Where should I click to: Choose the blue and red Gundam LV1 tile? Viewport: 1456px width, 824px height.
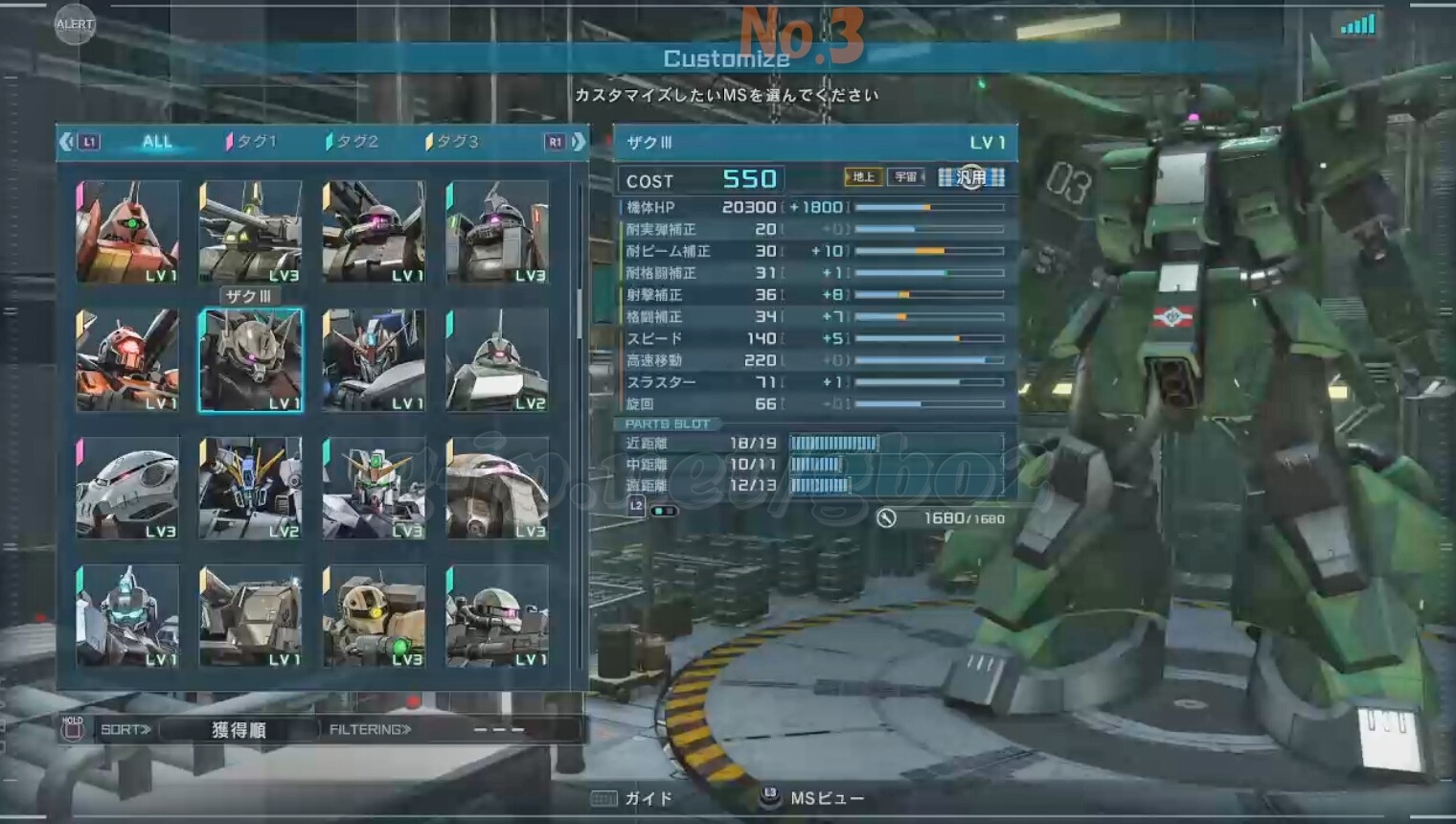click(375, 360)
